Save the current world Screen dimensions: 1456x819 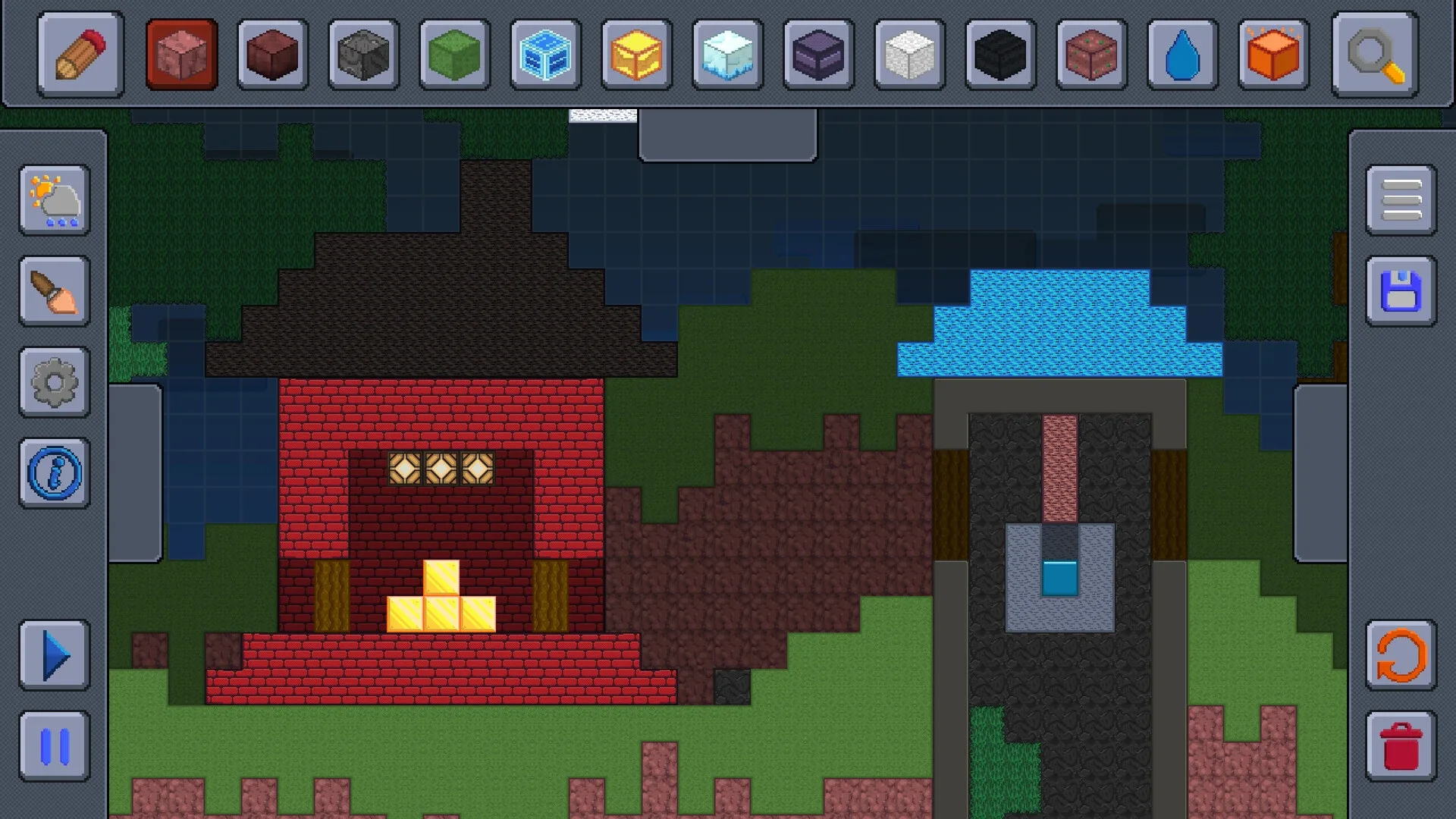(1401, 292)
